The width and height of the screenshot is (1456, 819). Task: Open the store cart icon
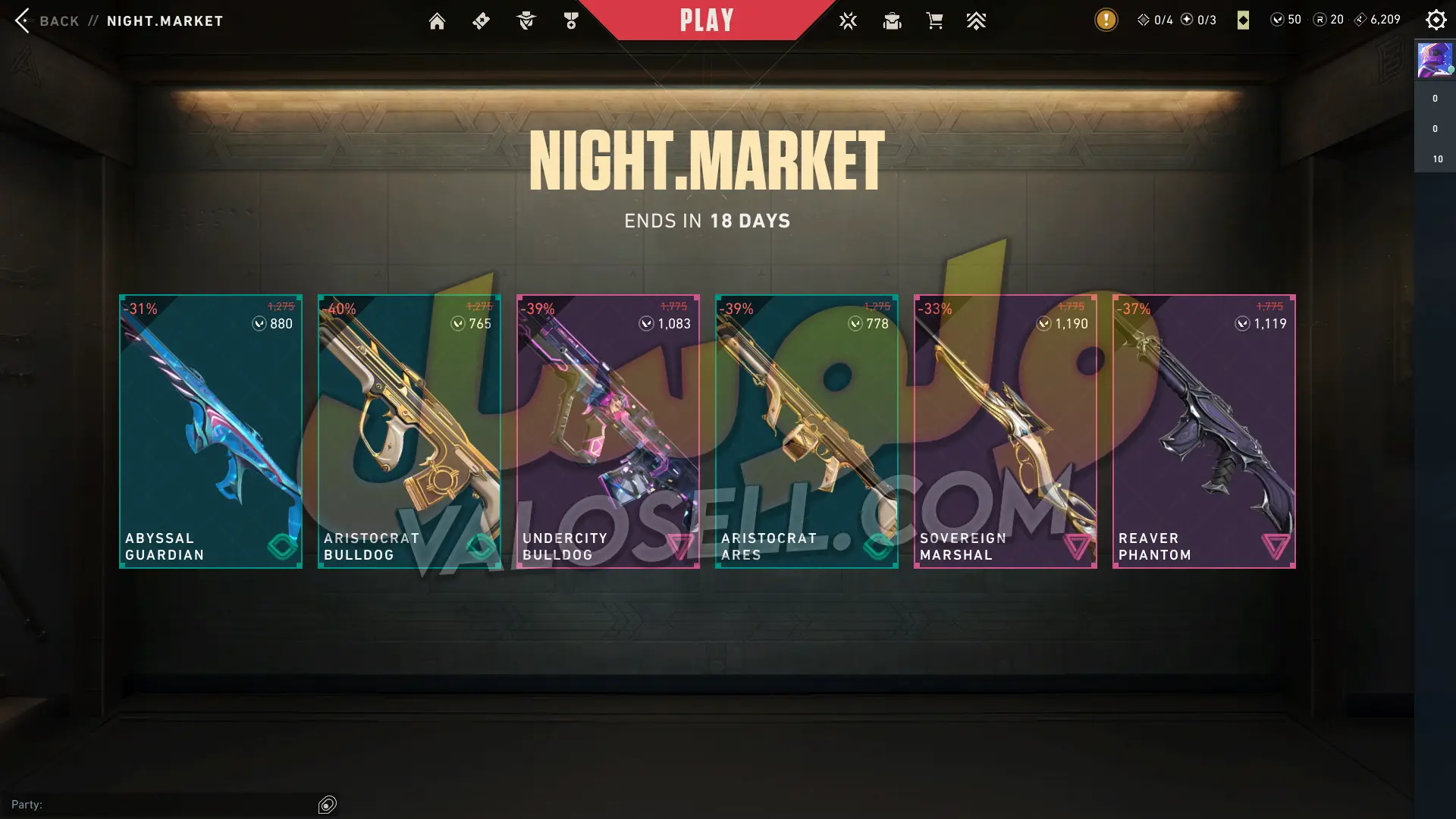click(934, 21)
